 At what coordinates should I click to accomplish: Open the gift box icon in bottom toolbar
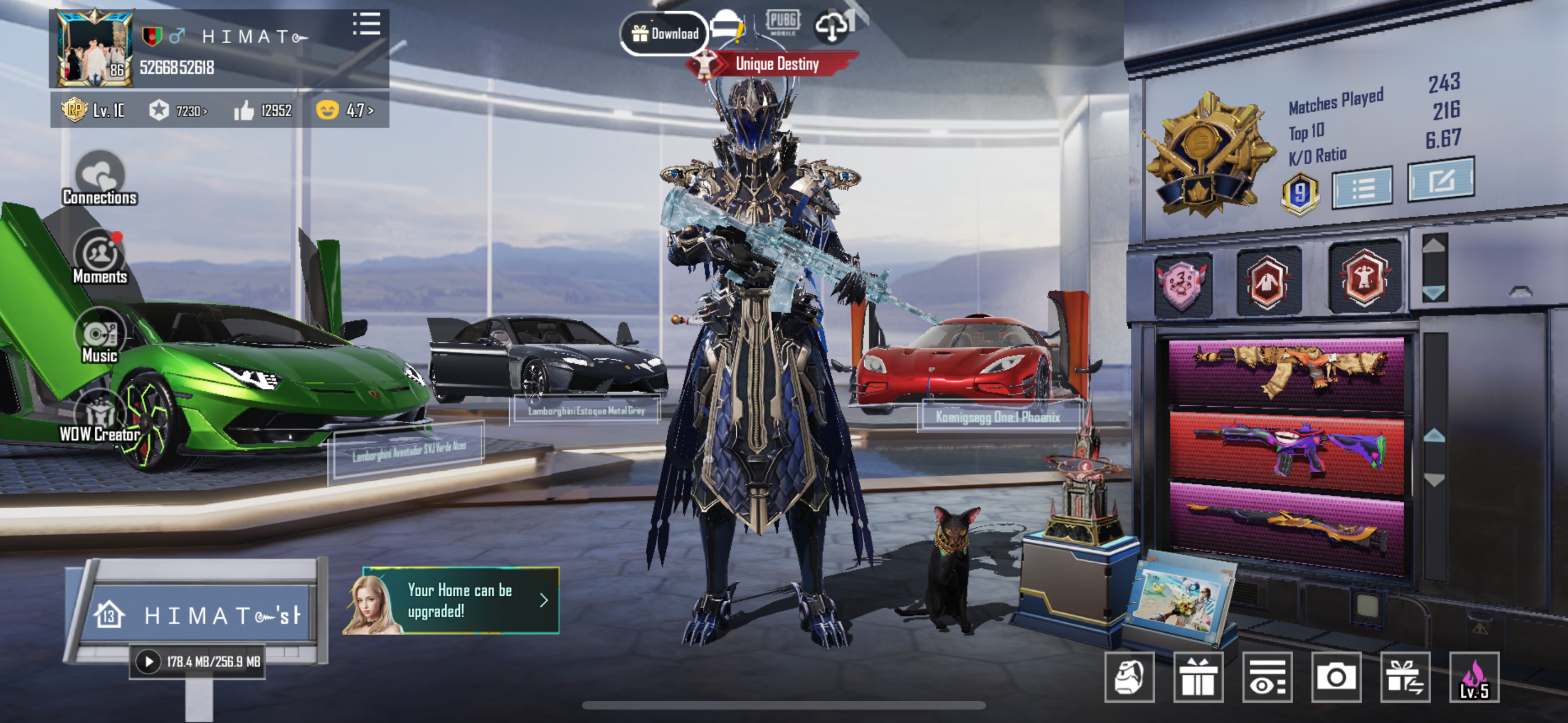point(1198,676)
